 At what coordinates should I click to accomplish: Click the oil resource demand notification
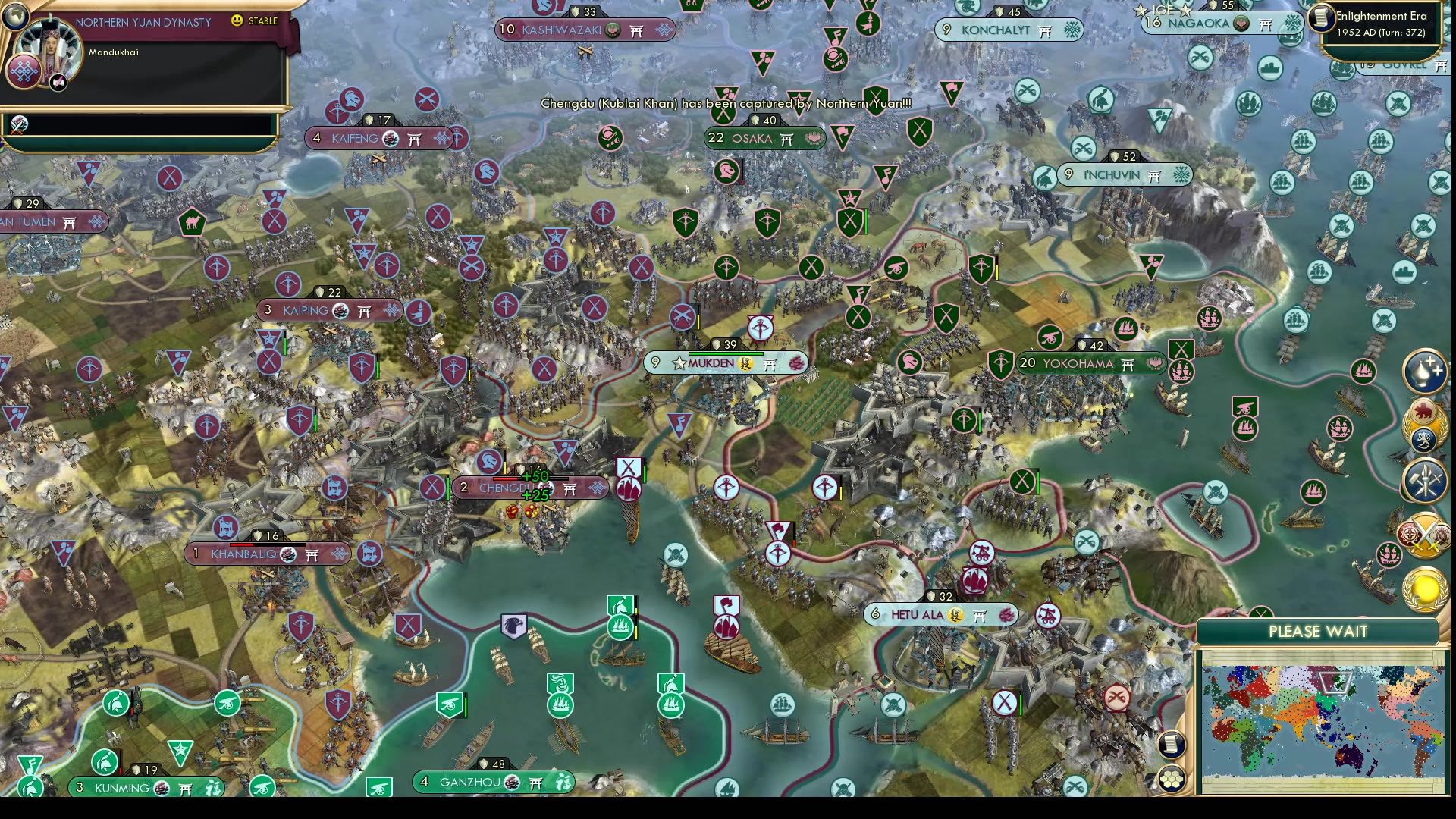[1424, 372]
